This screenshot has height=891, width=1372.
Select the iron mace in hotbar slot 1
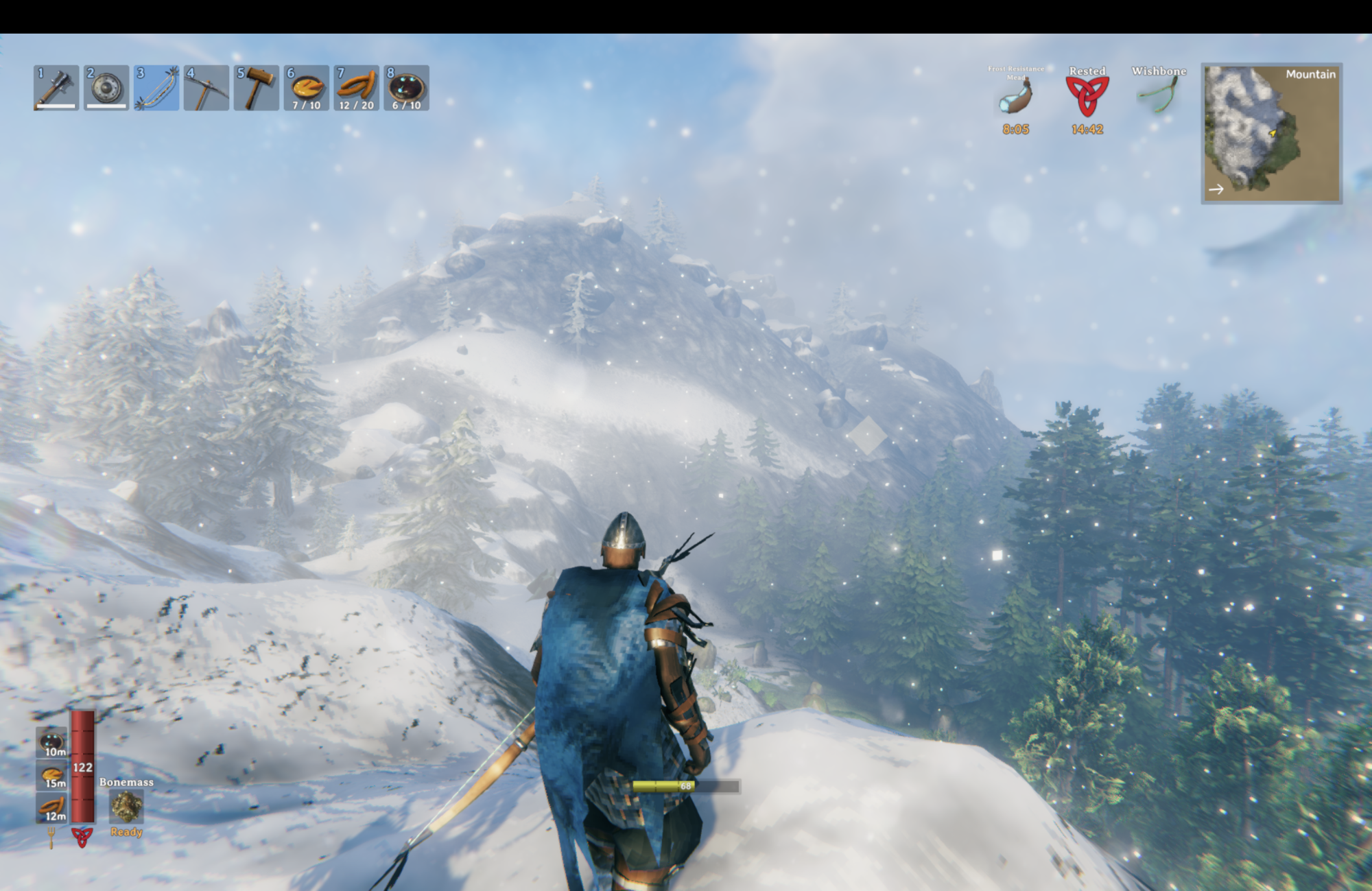[x=56, y=88]
